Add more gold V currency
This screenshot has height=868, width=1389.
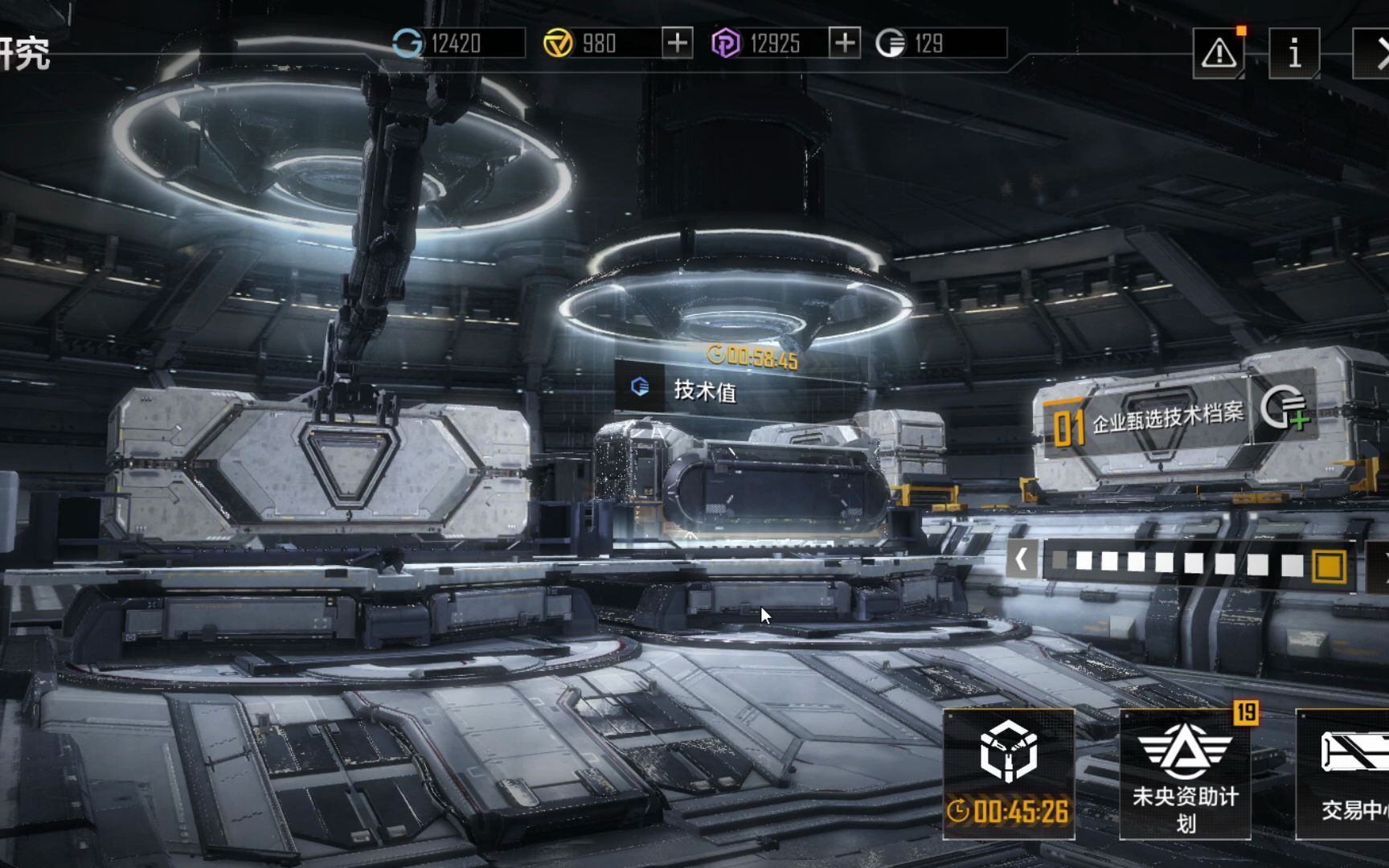click(677, 43)
